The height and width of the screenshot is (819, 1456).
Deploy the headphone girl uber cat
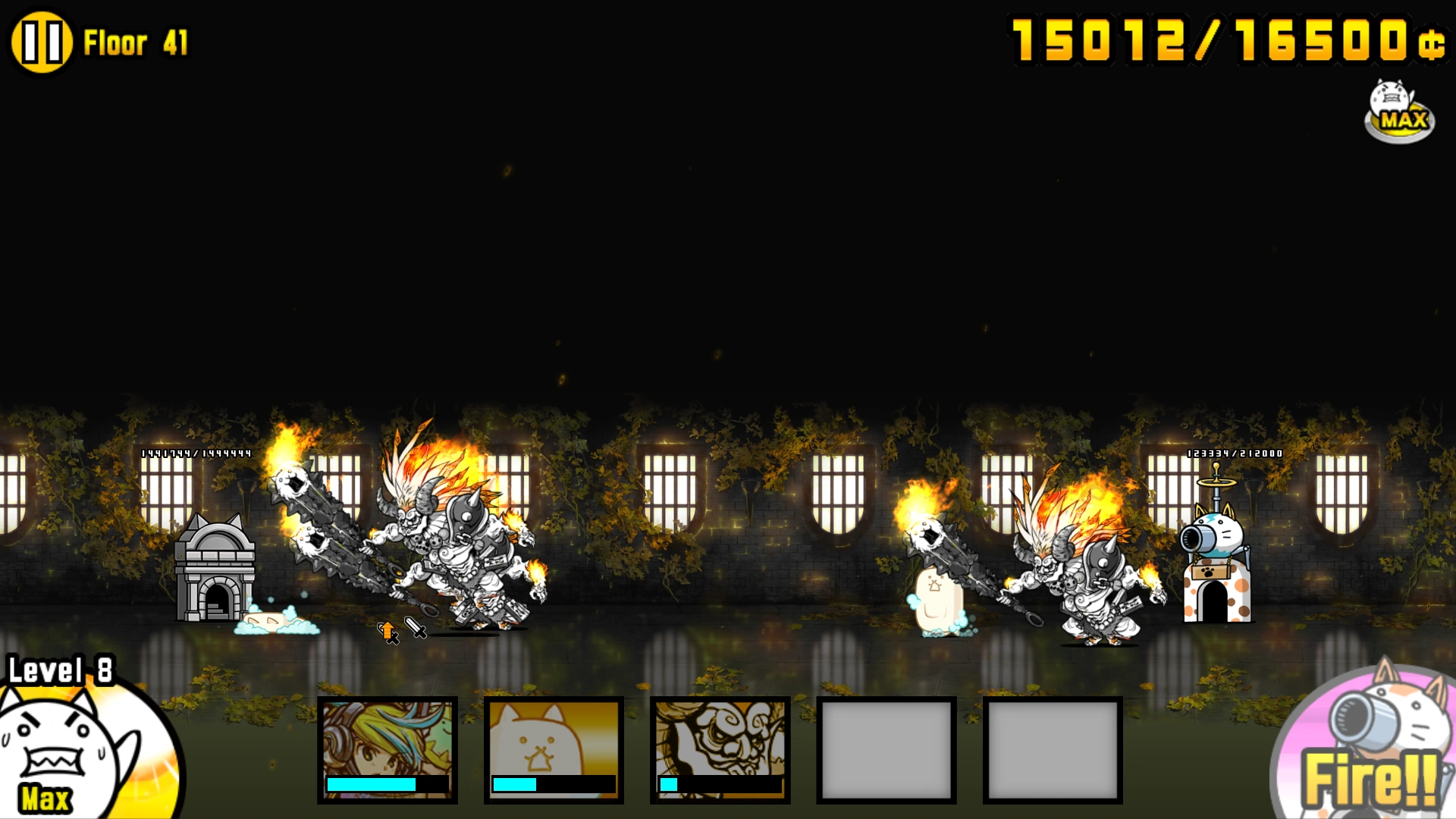coord(388,747)
